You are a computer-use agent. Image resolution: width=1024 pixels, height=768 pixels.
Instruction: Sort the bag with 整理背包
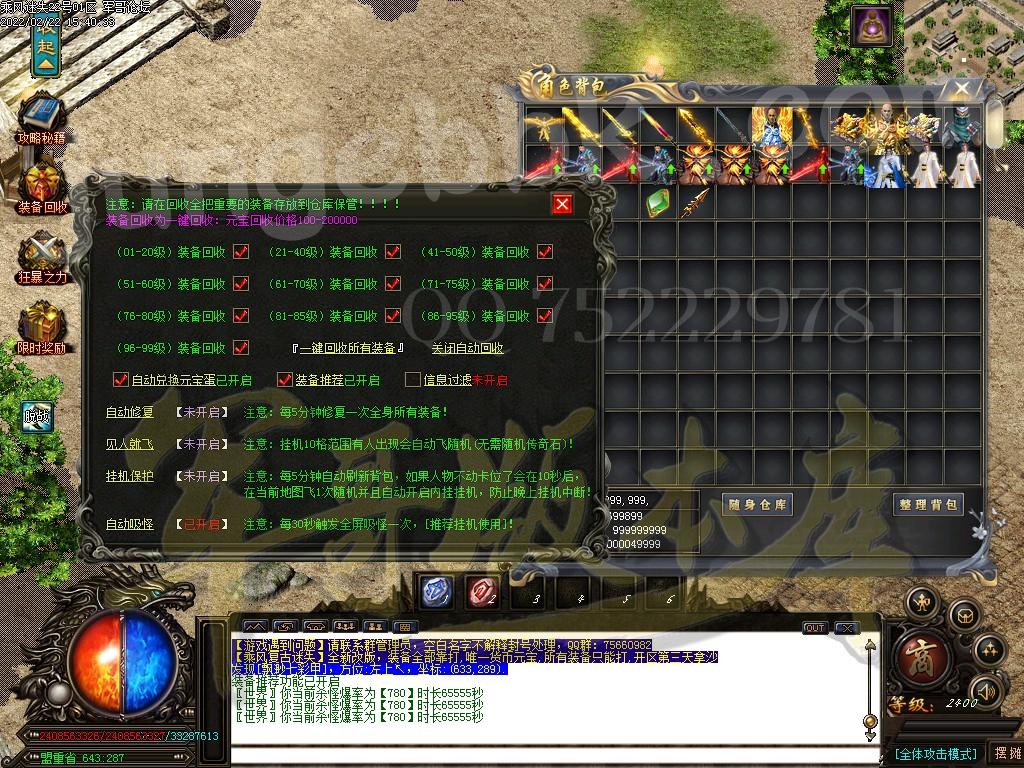coord(927,505)
